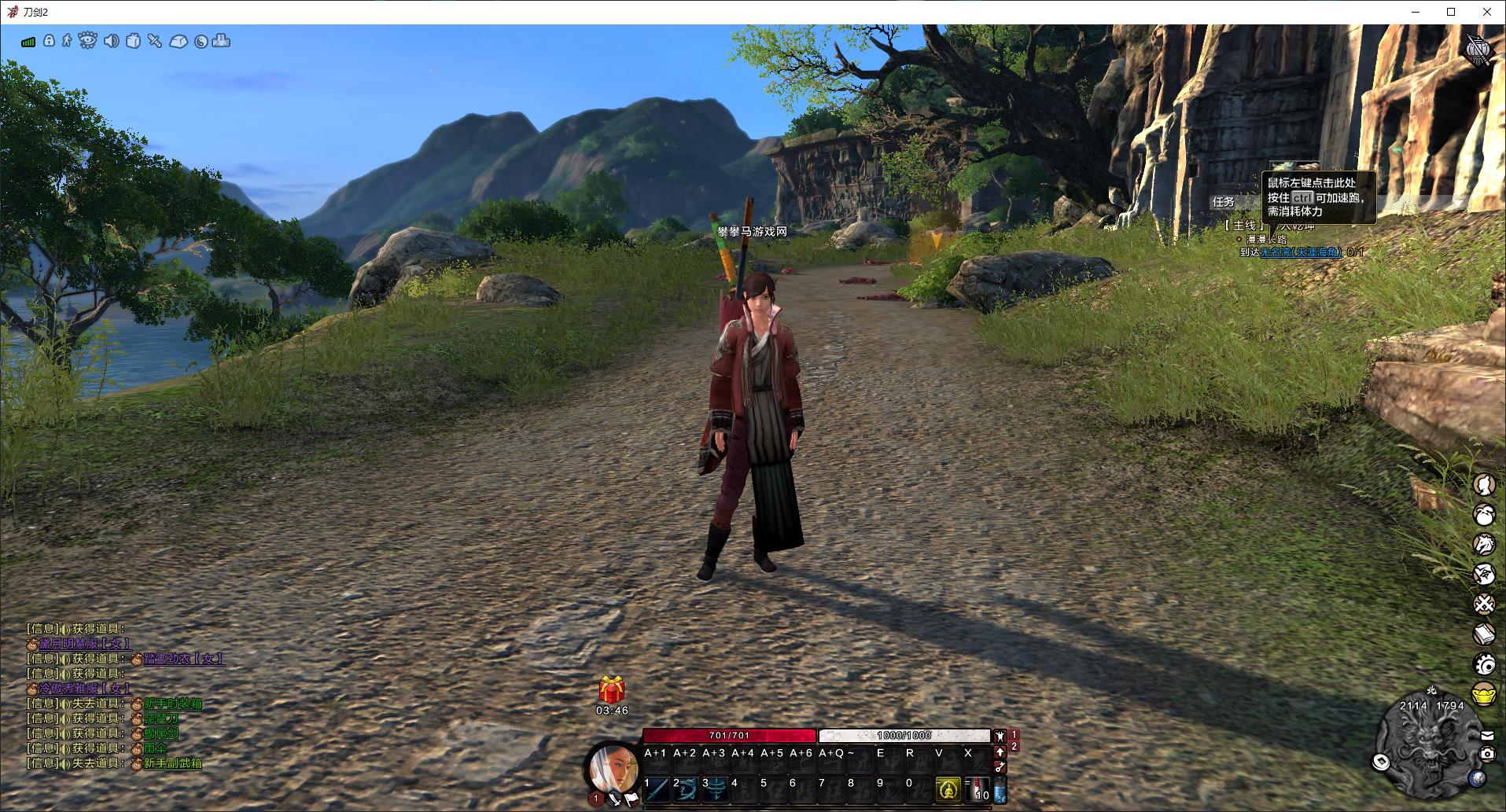Follow the 无名渔(天涯海角) quest link
This screenshot has height=812, width=1506.
coord(1302,252)
